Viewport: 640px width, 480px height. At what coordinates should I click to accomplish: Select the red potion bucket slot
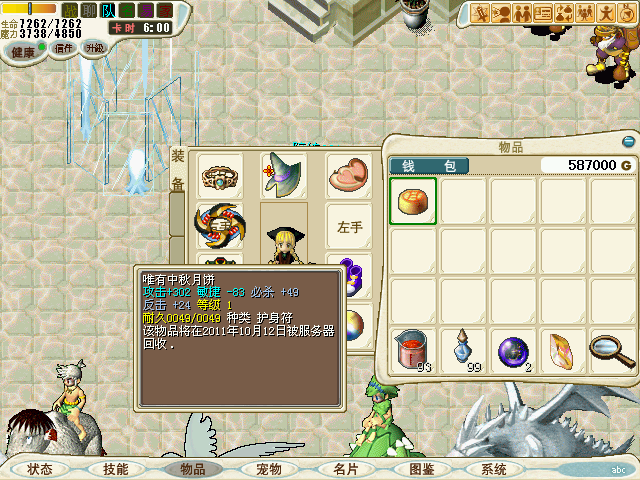point(413,349)
